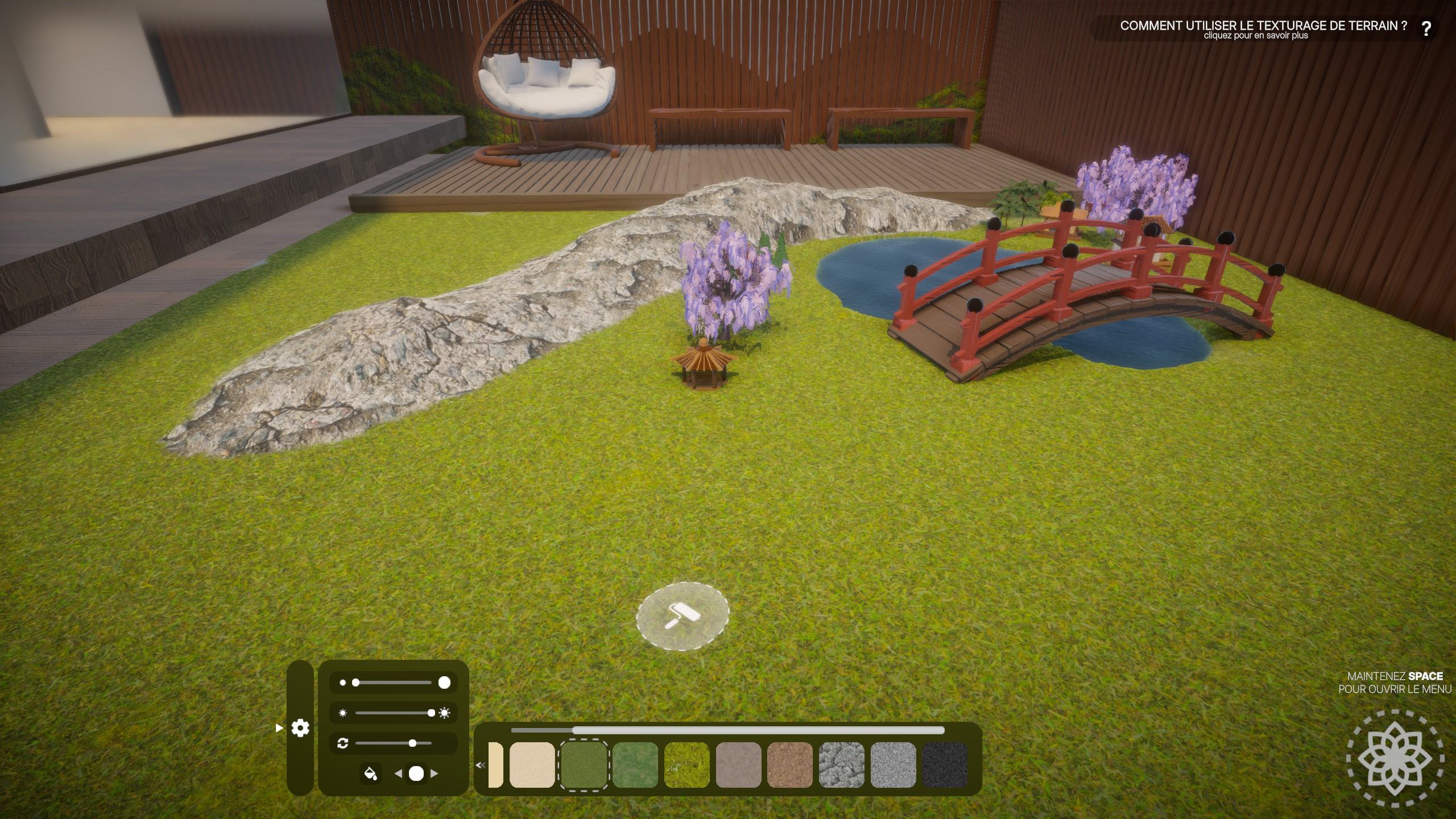The image size is (1456, 819).
Task: Select the paint bucket fill tool
Action: pyautogui.click(x=370, y=773)
